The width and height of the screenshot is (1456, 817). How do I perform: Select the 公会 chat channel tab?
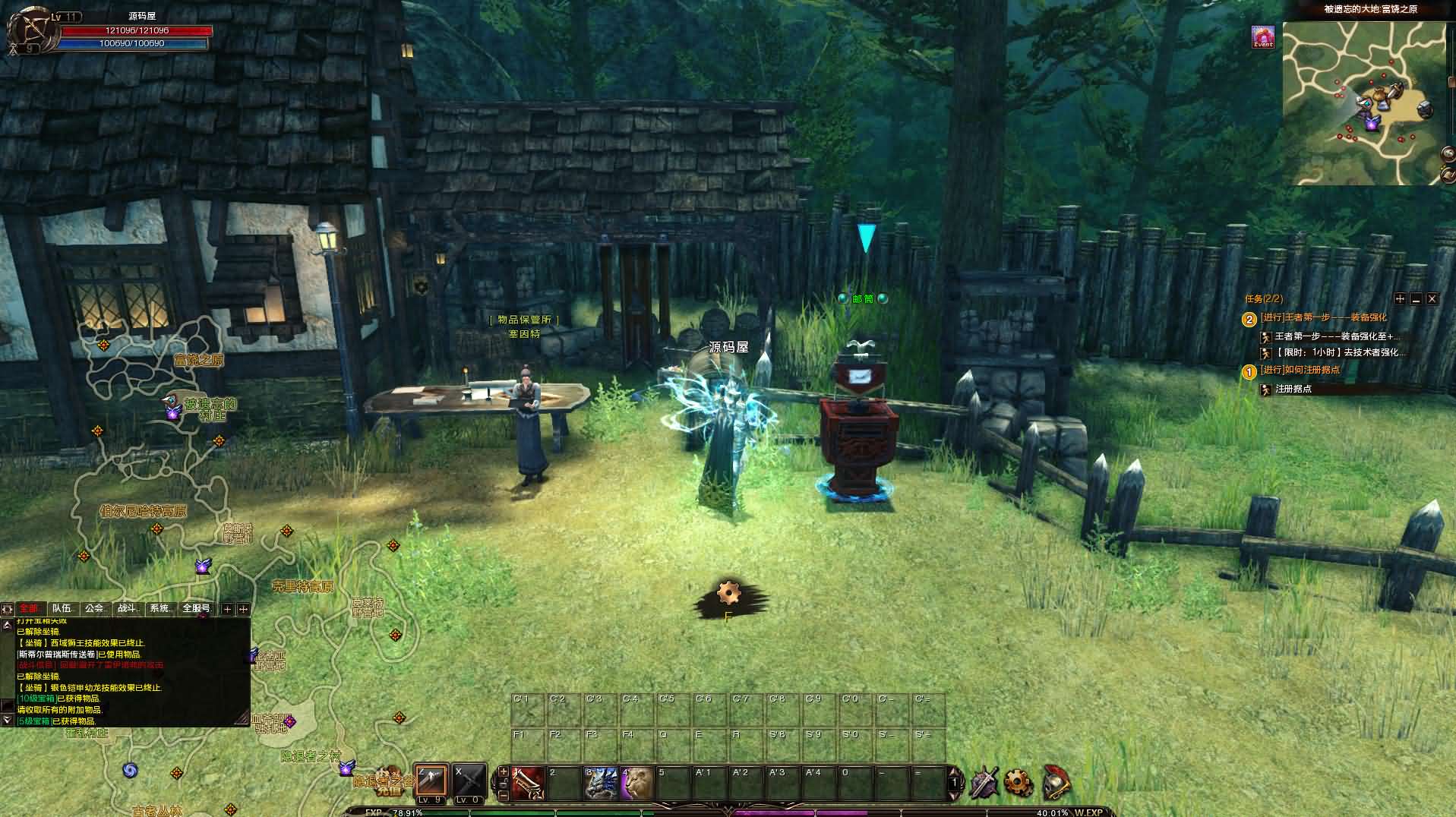(94, 608)
